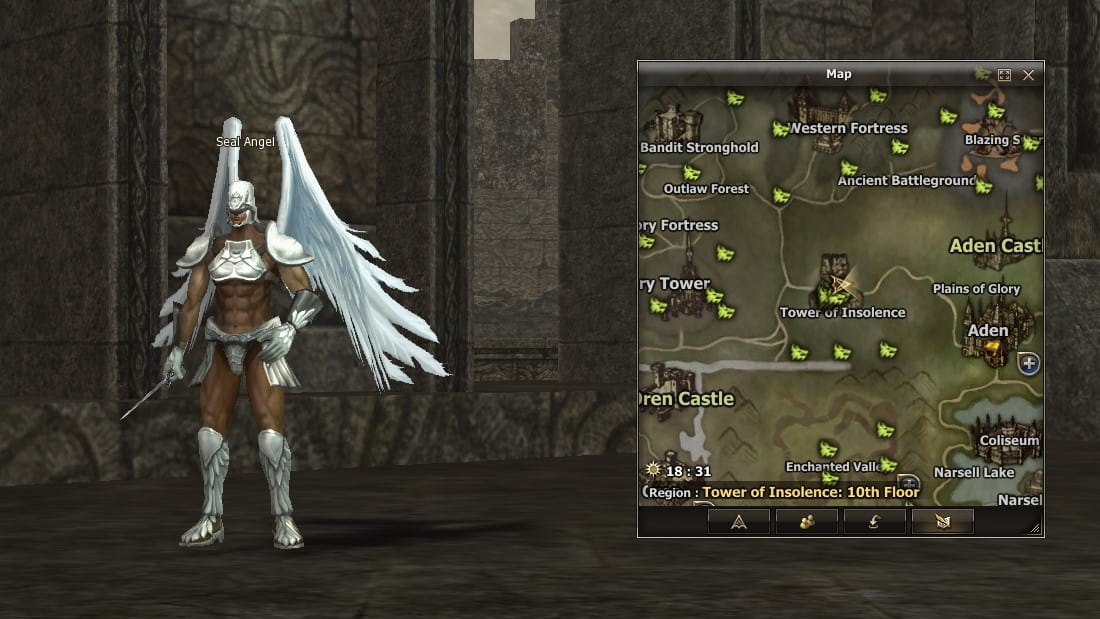
Task: Close the Map window
Action: [1028, 75]
